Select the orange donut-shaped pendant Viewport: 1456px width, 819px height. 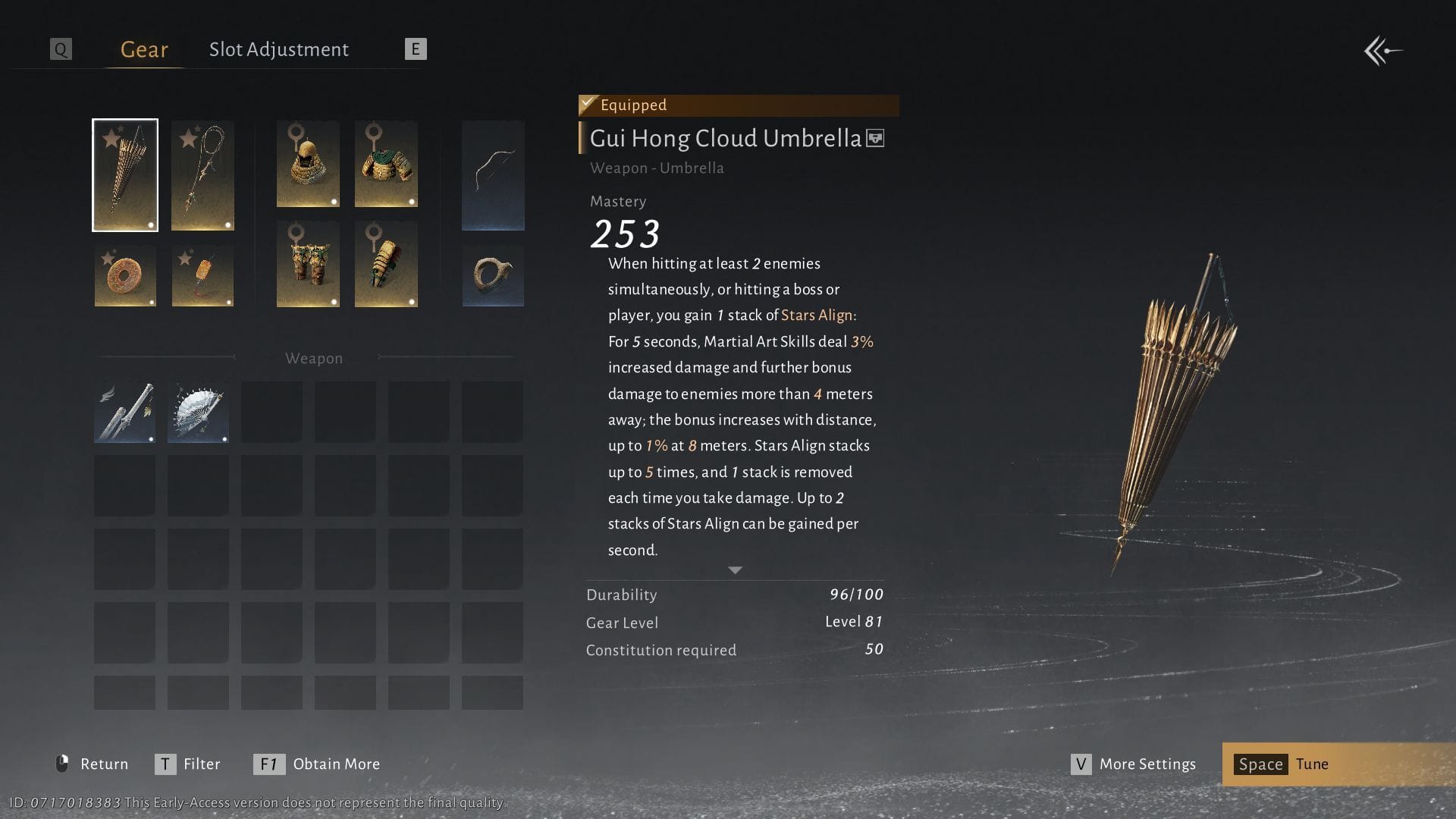125,276
